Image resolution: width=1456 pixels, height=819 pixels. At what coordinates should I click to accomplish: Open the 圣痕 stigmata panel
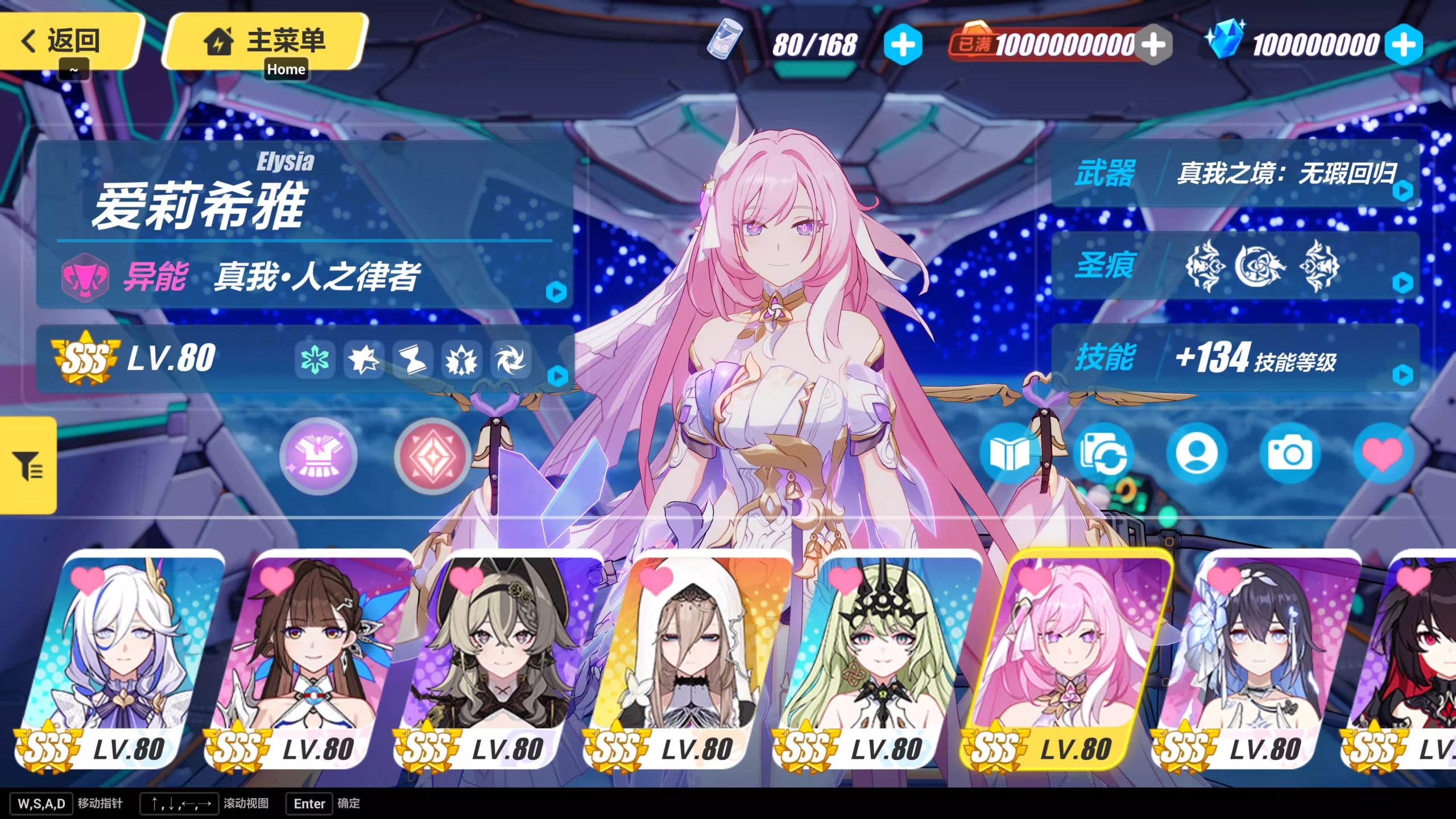pyautogui.click(x=1234, y=266)
